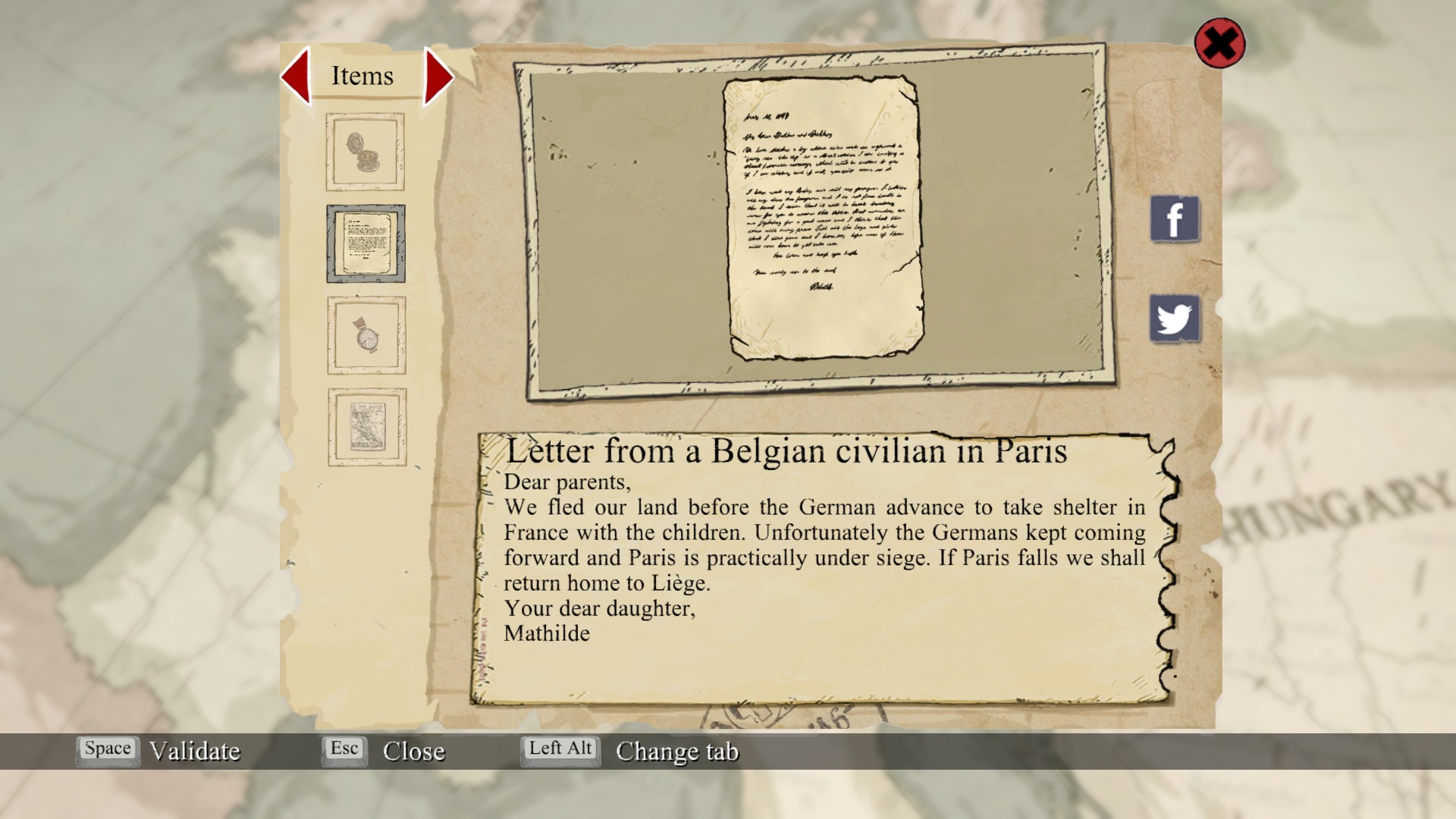Go to the next tab with the right red arrow
1456x819 pixels.
(x=438, y=76)
